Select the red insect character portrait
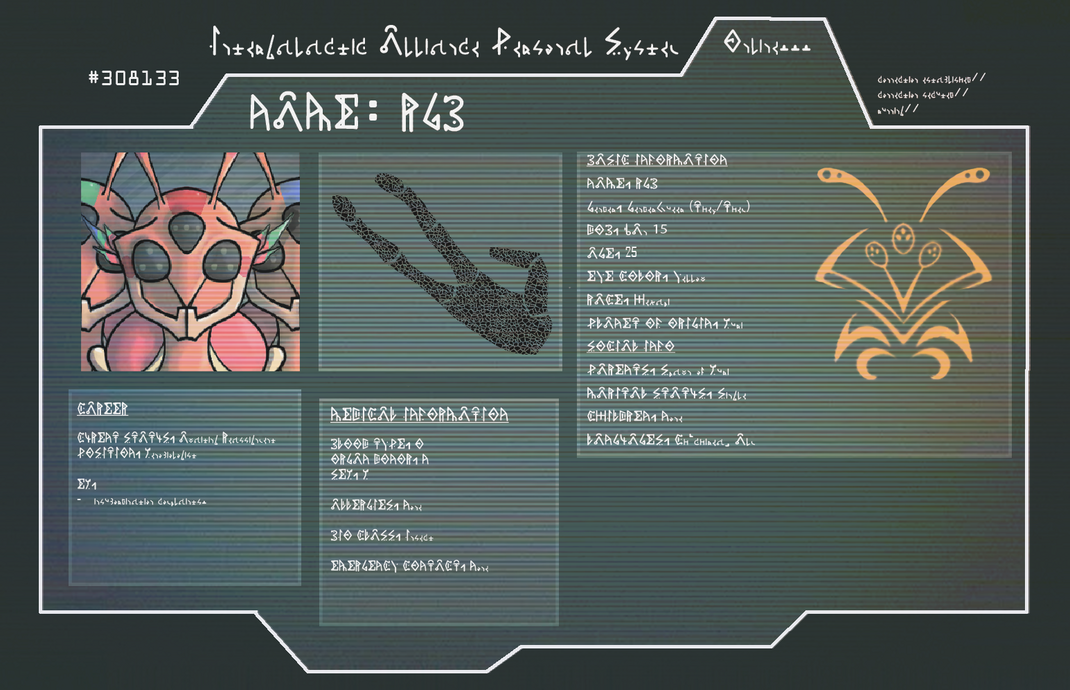This screenshot has width=1070, height=690. point(190,262)
